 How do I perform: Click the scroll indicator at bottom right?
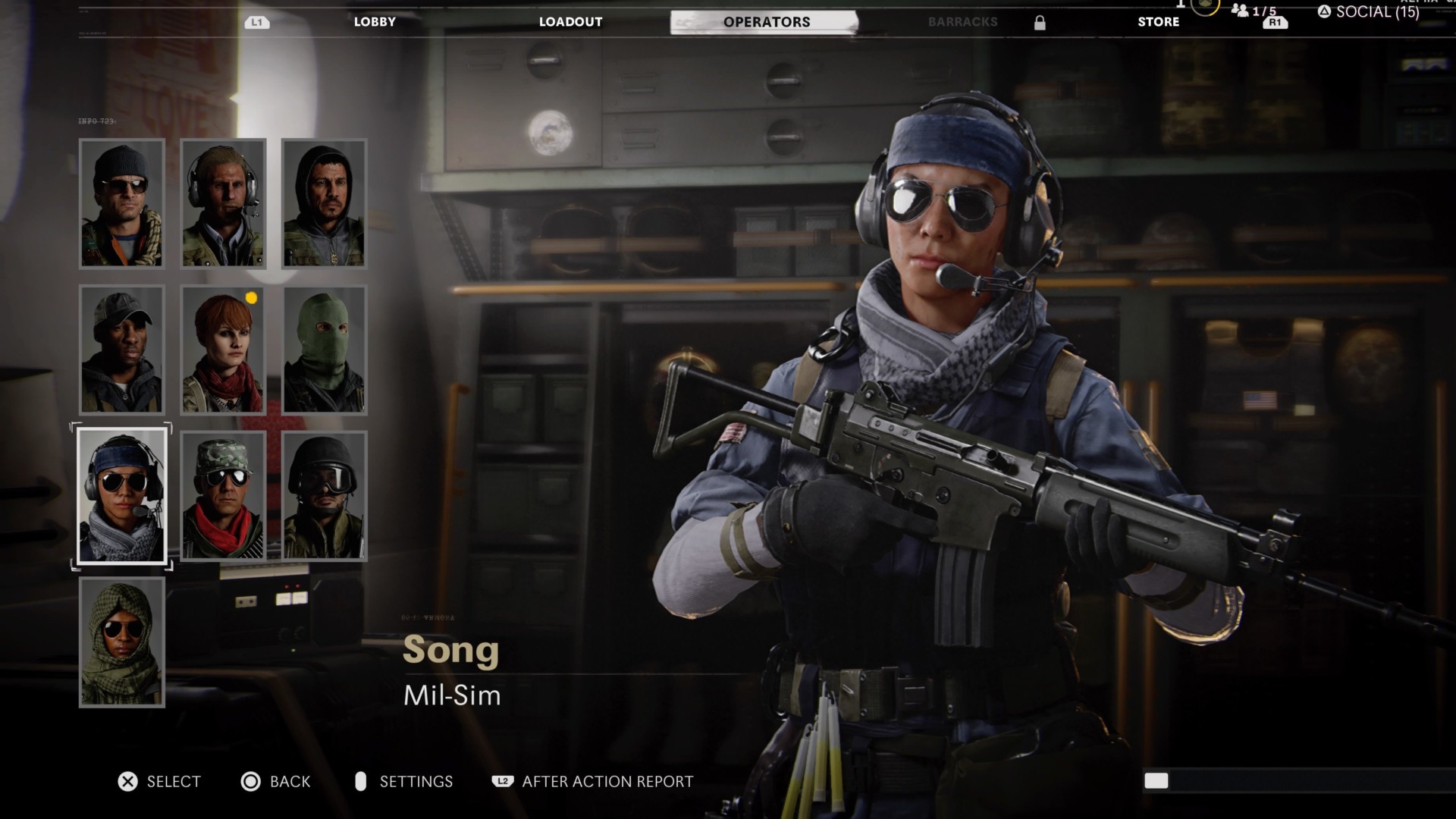1156,780
